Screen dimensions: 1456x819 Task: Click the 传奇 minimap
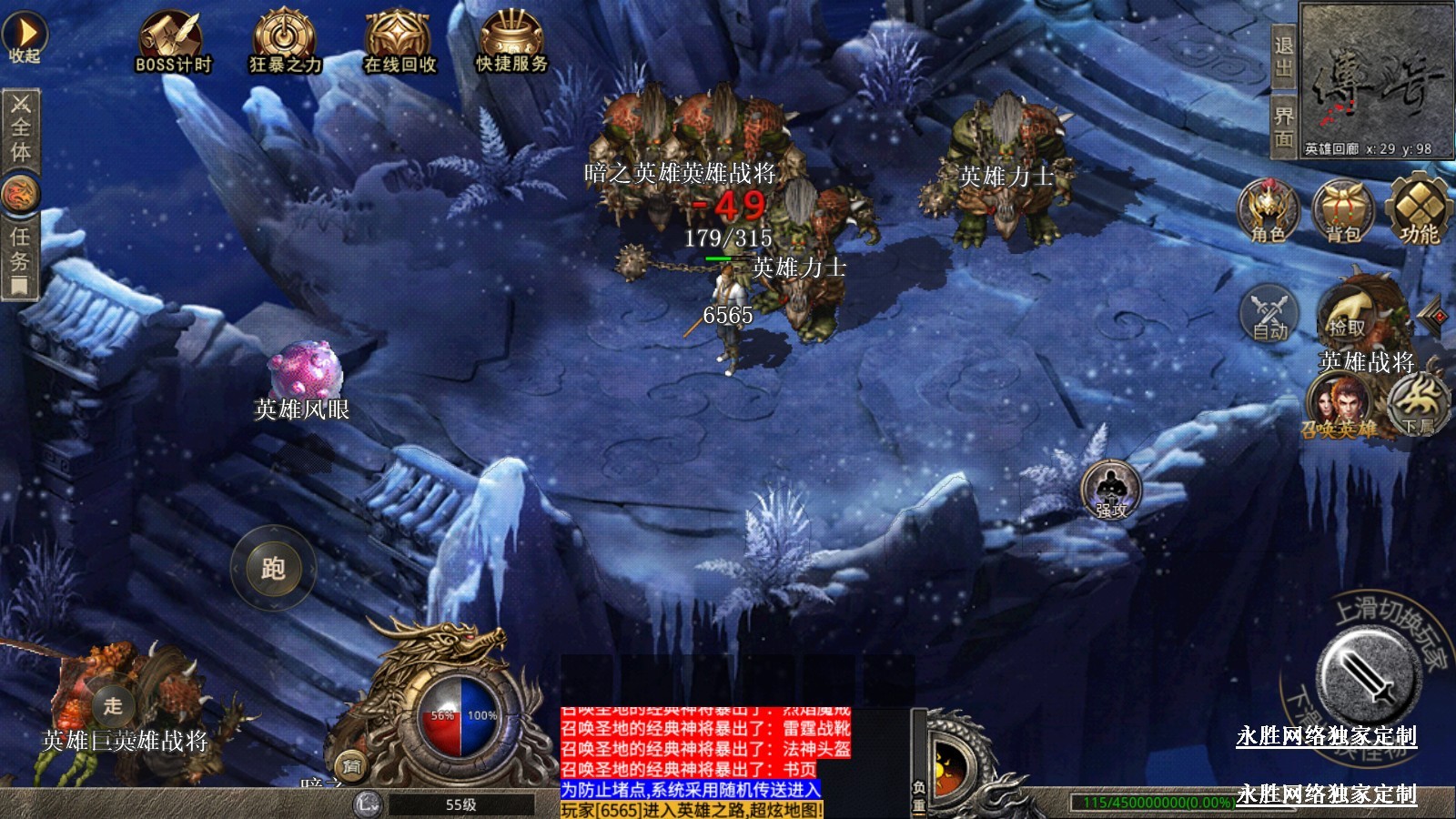click(1376, 80)
